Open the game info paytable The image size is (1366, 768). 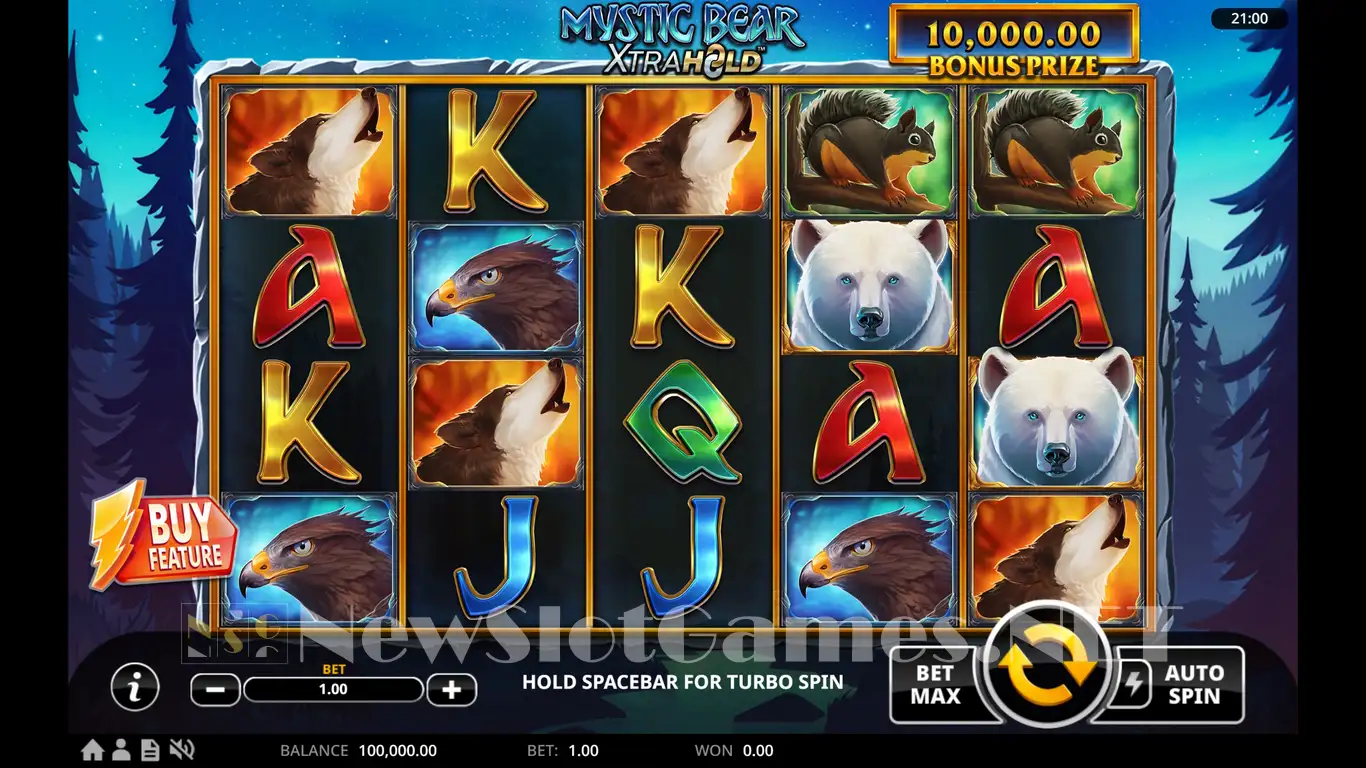134,688
